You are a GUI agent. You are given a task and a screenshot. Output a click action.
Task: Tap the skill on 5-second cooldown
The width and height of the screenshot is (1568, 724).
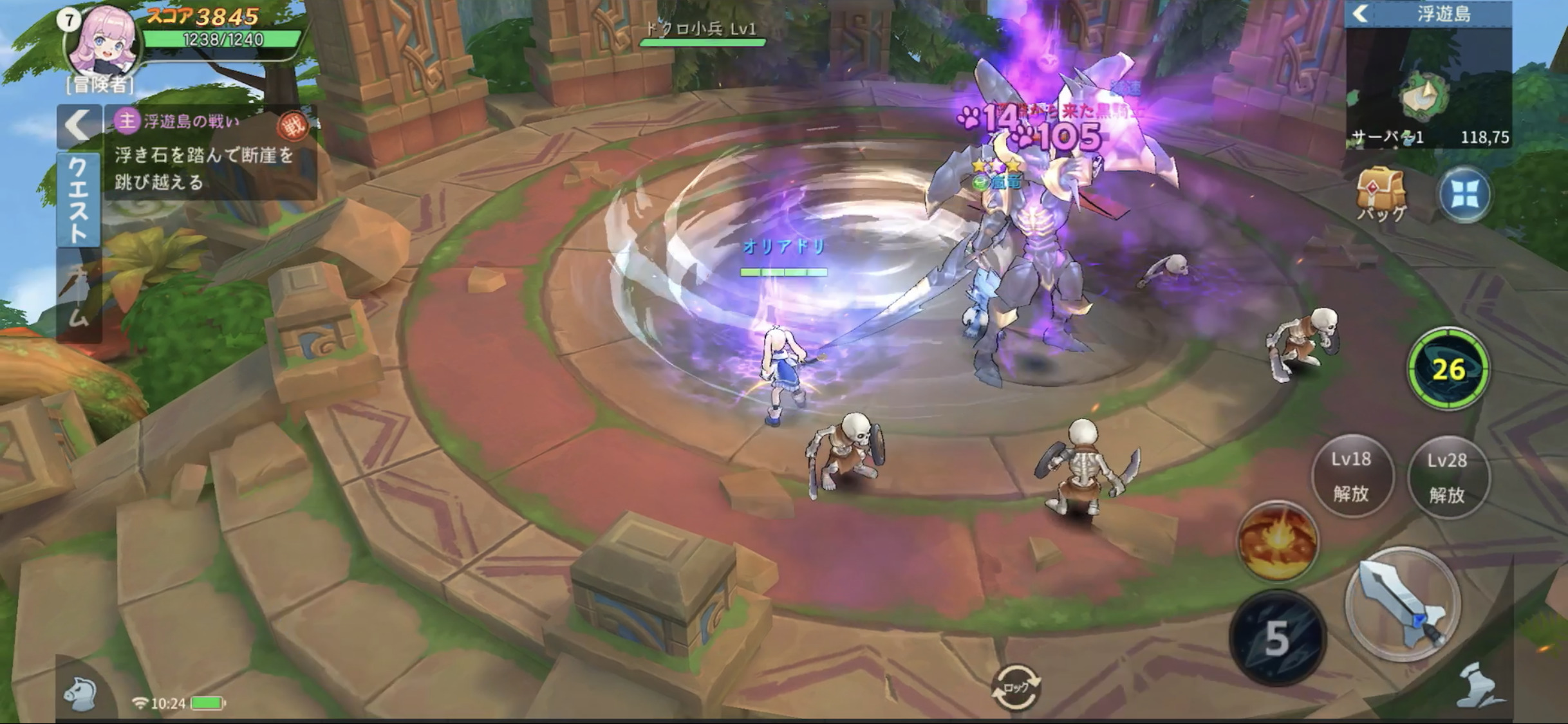[1277, 637]
